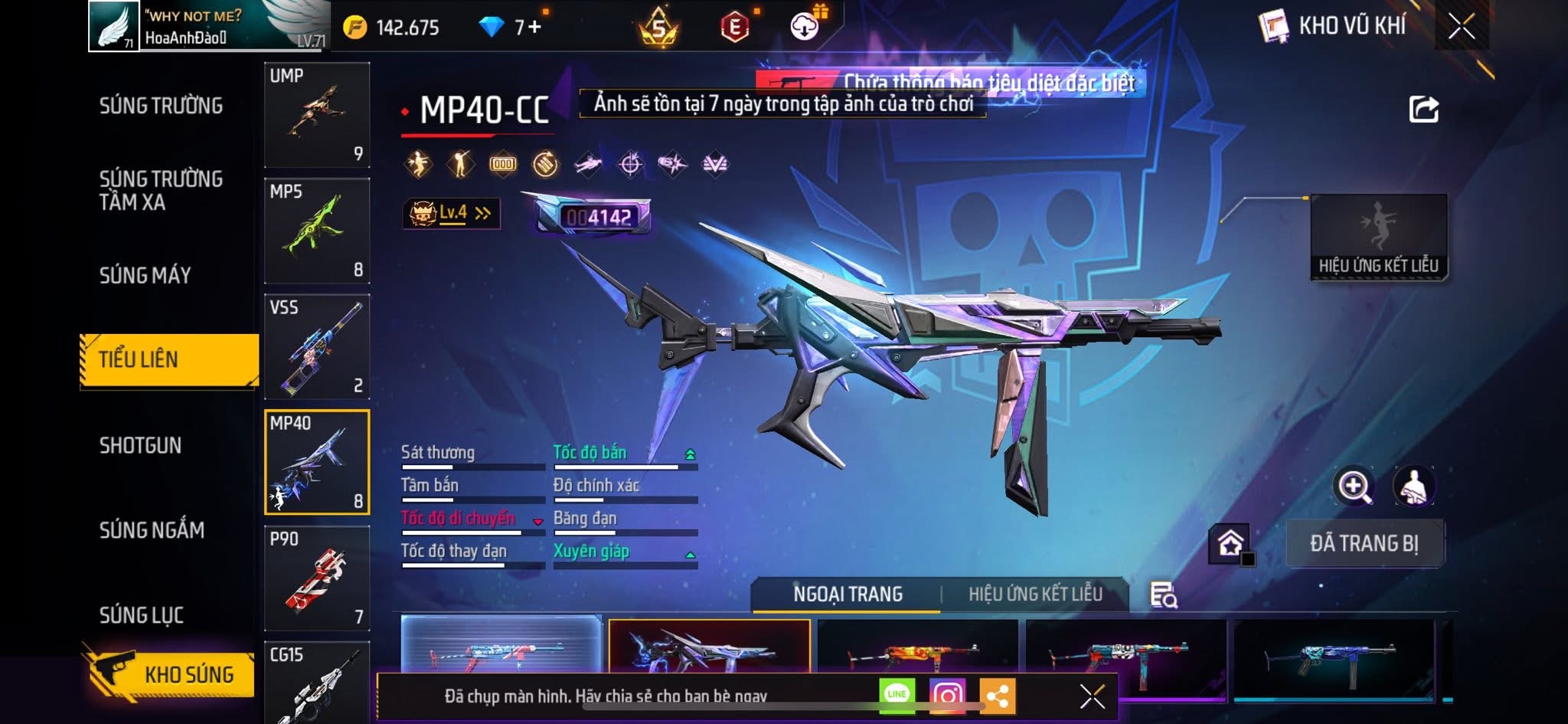Open the Hiệu Ứng Kết Liễu slot
This screenshot has height=724, width=1568.
pos(1378,237)
